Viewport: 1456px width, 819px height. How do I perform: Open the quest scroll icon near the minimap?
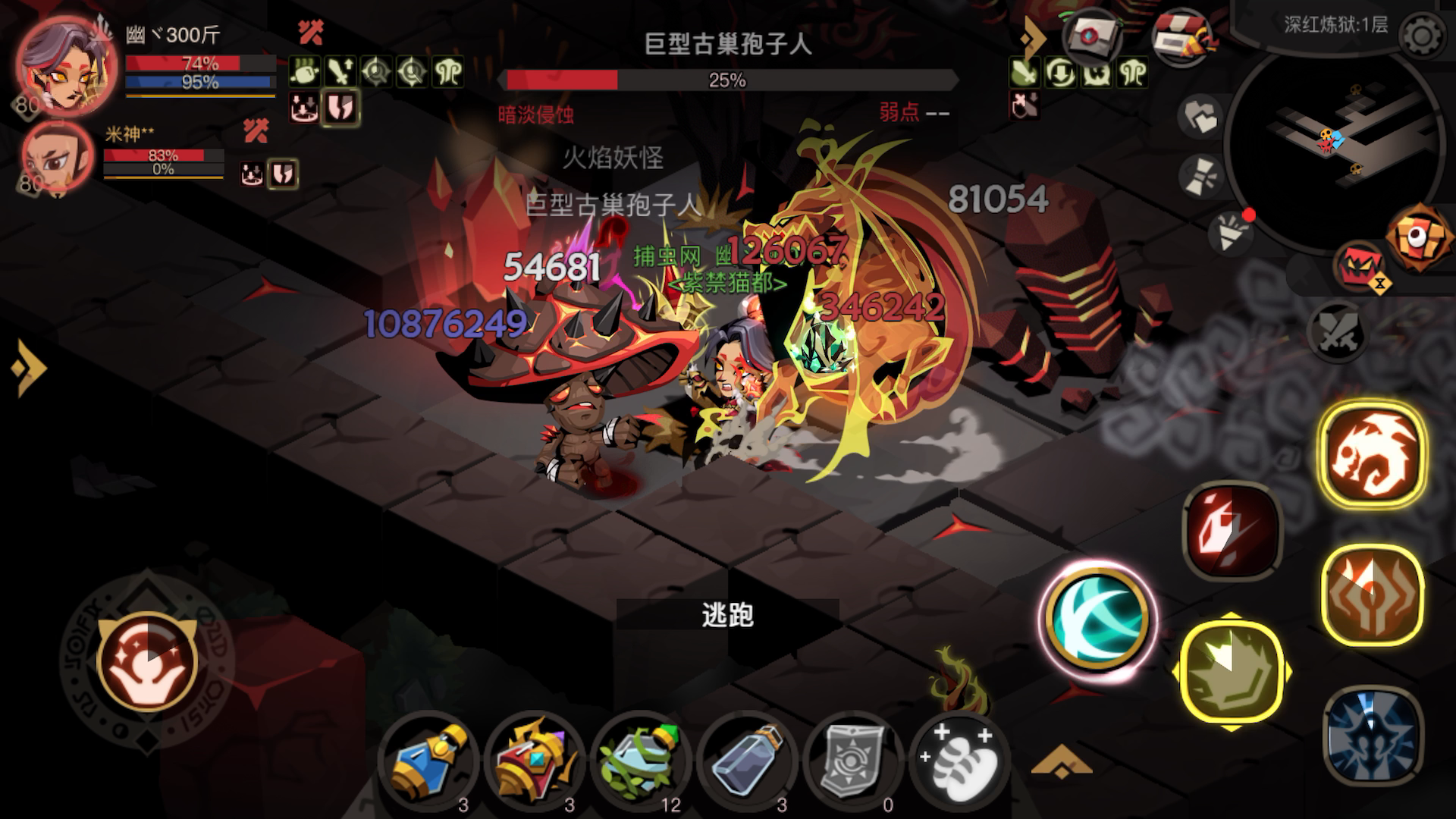(1090, 34)
